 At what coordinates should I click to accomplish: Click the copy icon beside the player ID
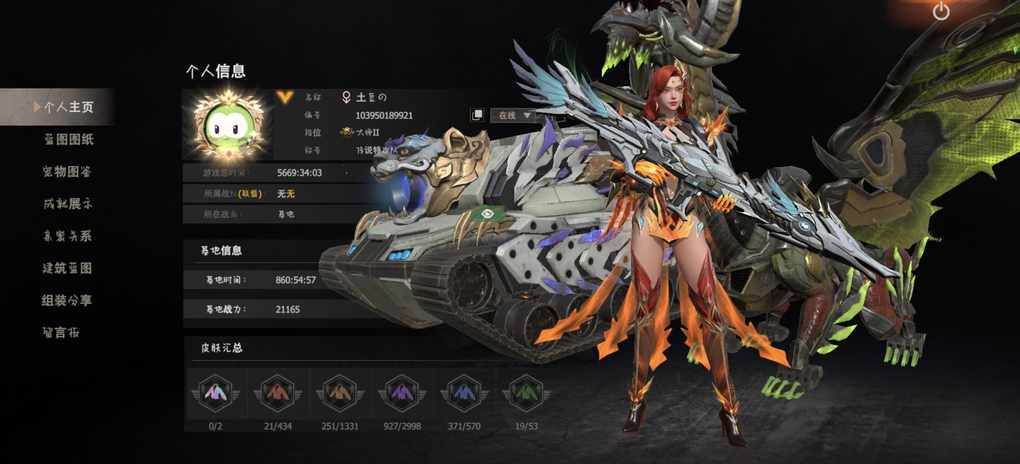[x=478, y=115]
